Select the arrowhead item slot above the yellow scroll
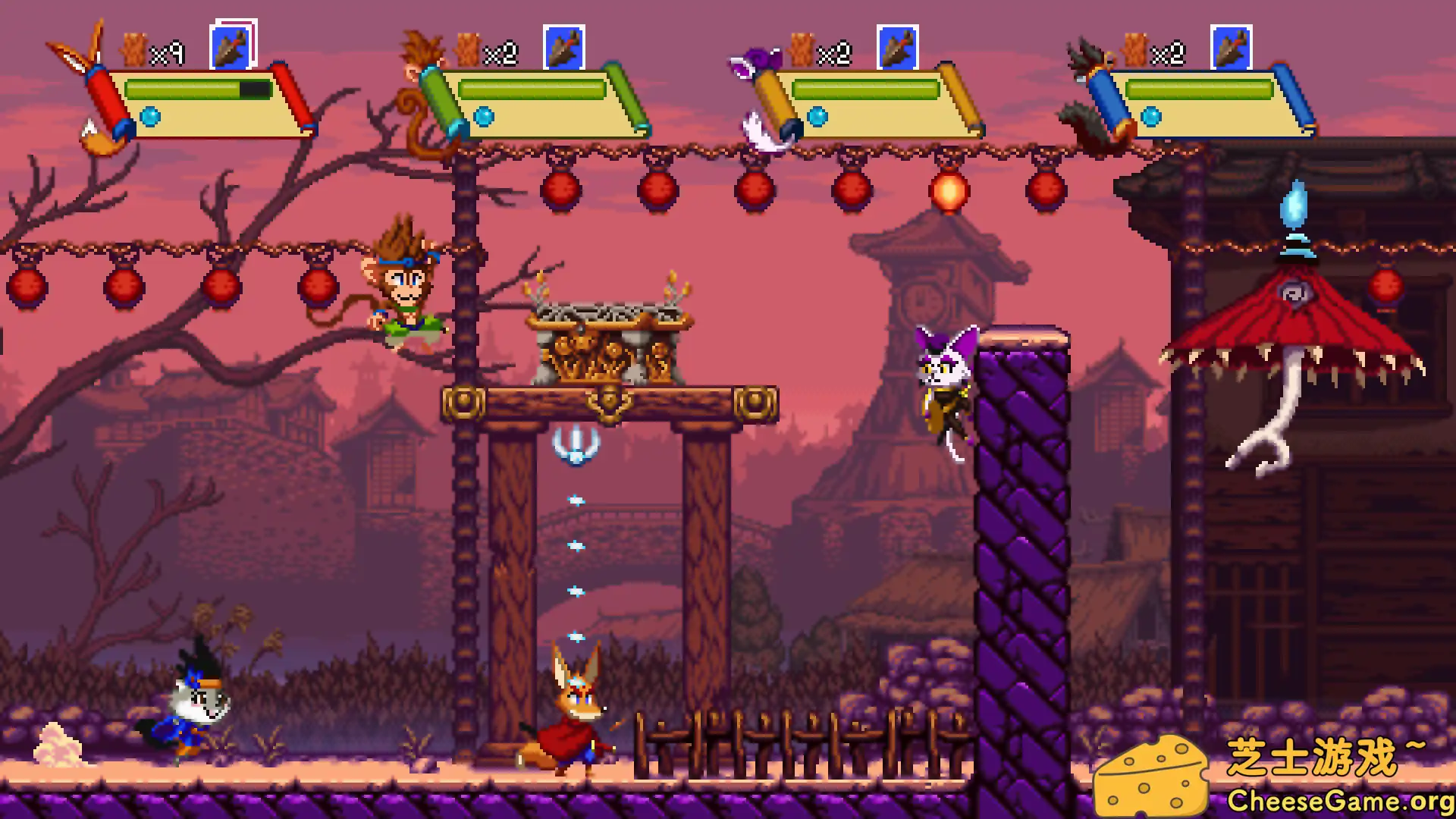The width and height of the screenshot is (1456, 819). point(898,48)
